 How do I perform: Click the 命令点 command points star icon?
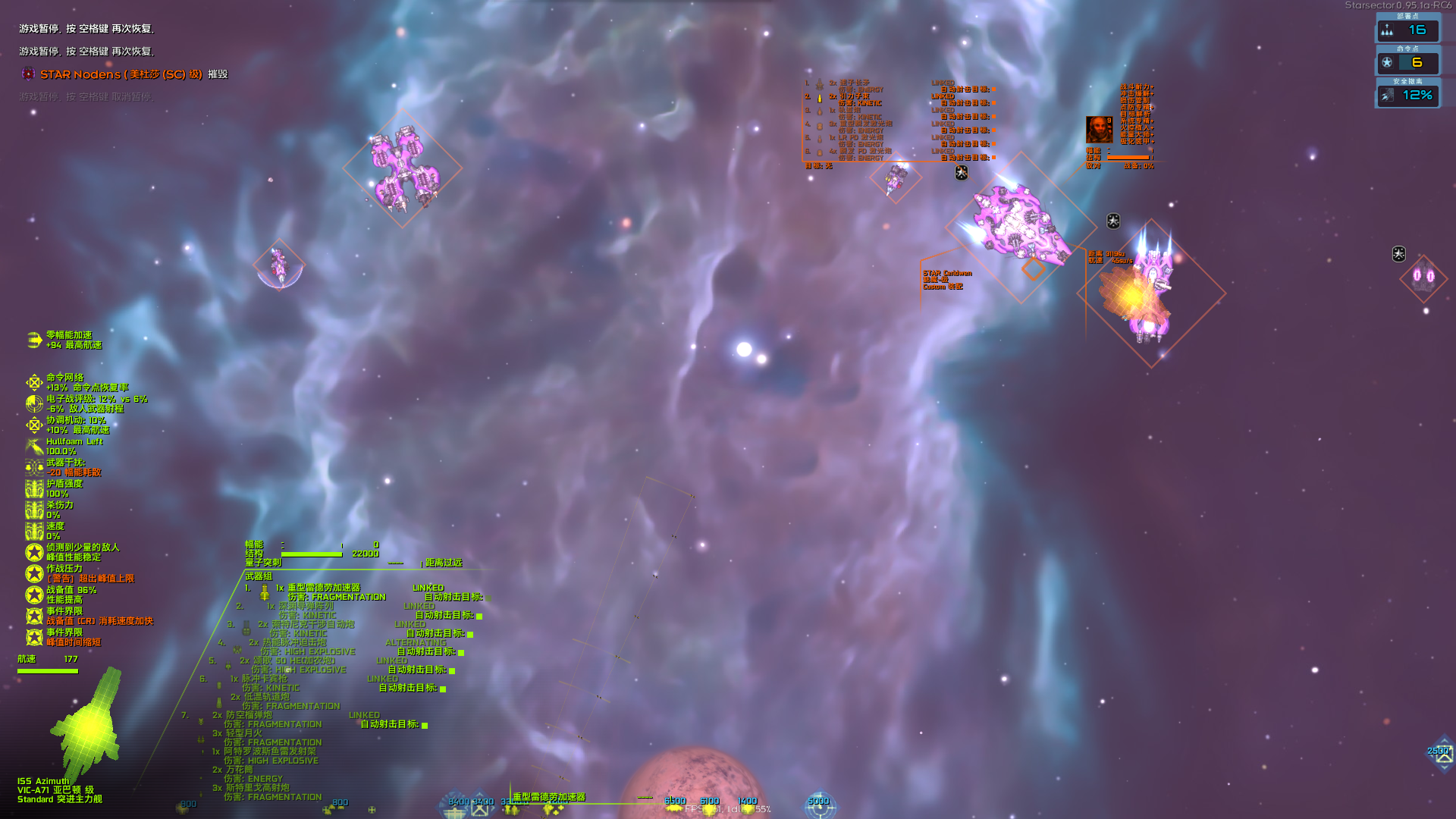(1387, 62)
